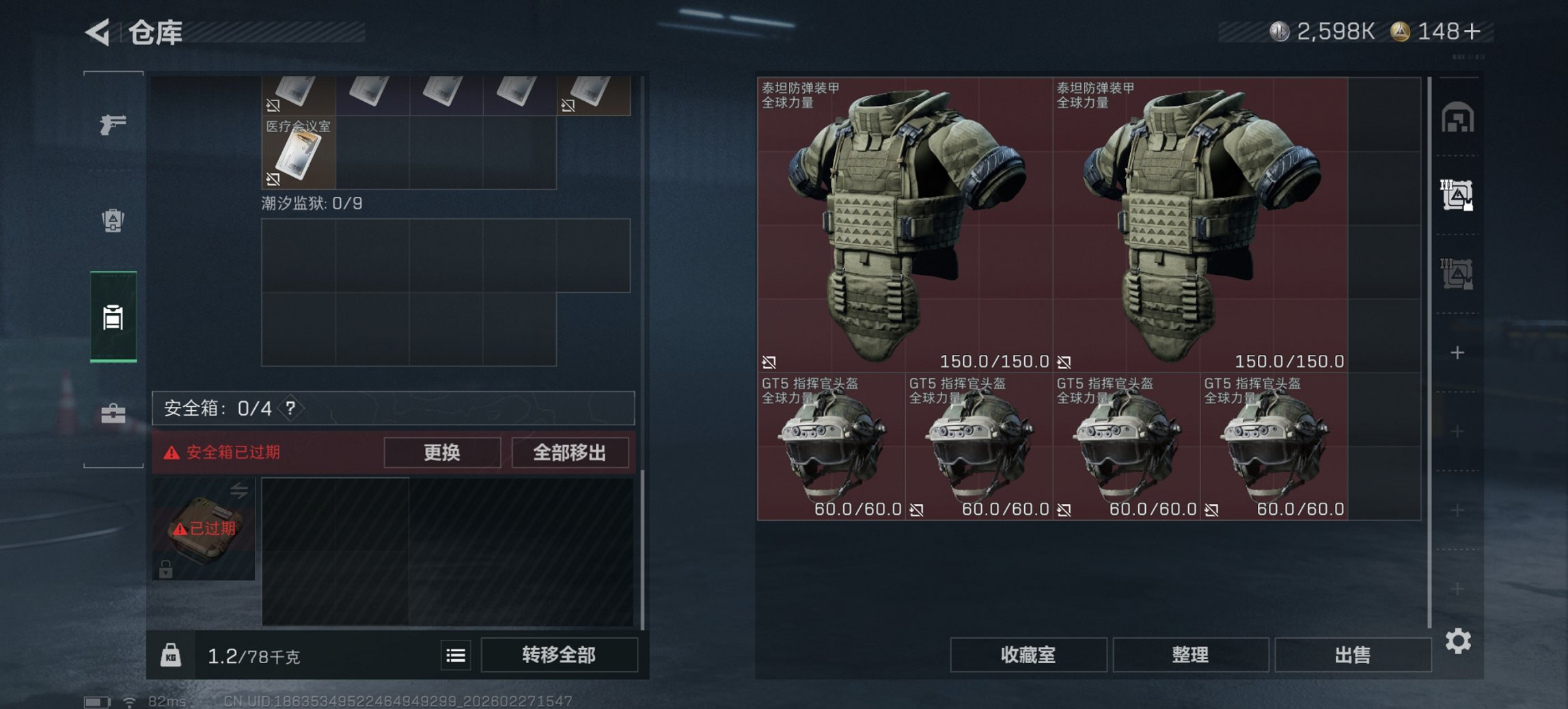
Task: Open the 收藏室 collection room tab
Action: [1028, 655]
